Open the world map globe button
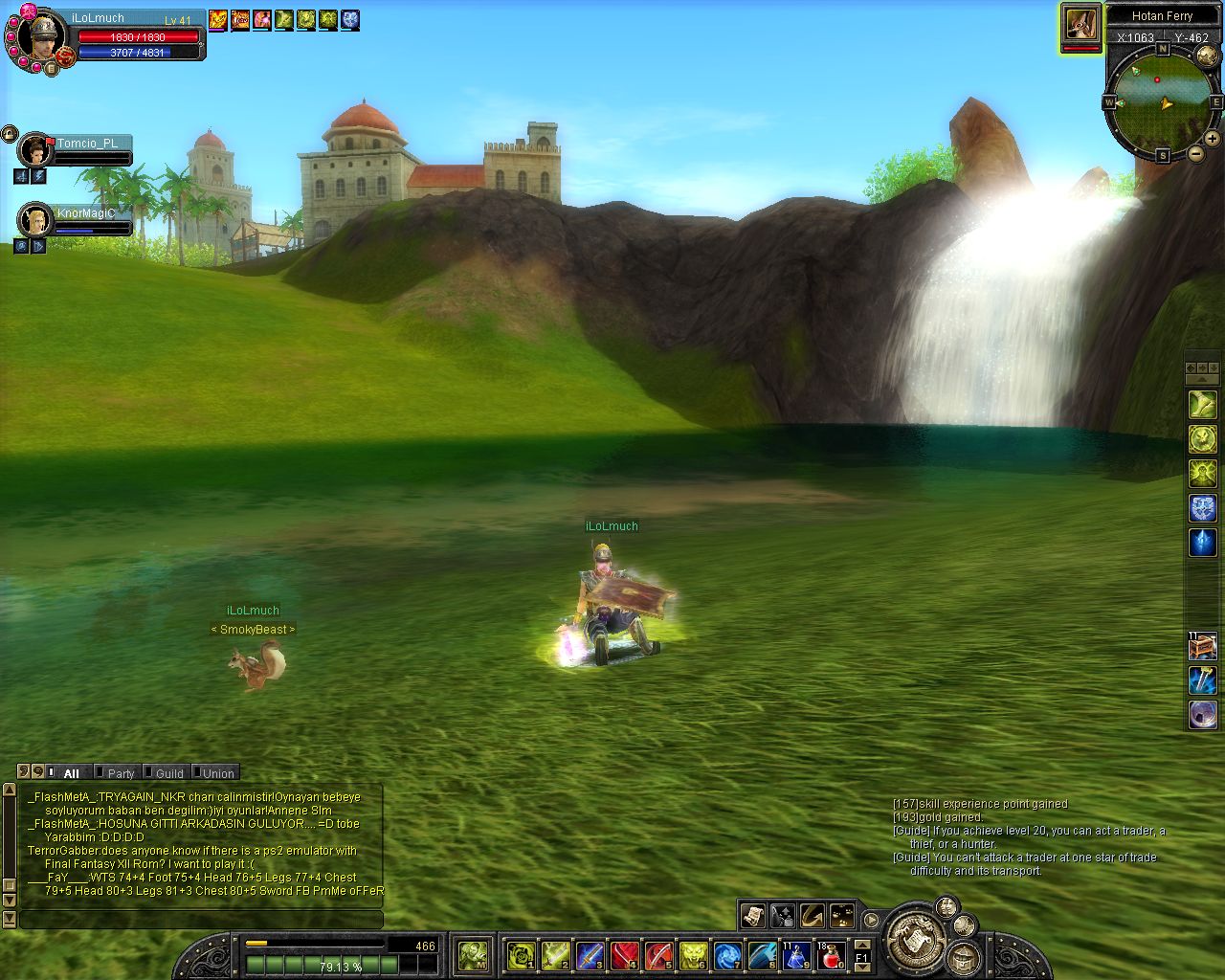1225x980 pixels. click(x=1207, y=56)
